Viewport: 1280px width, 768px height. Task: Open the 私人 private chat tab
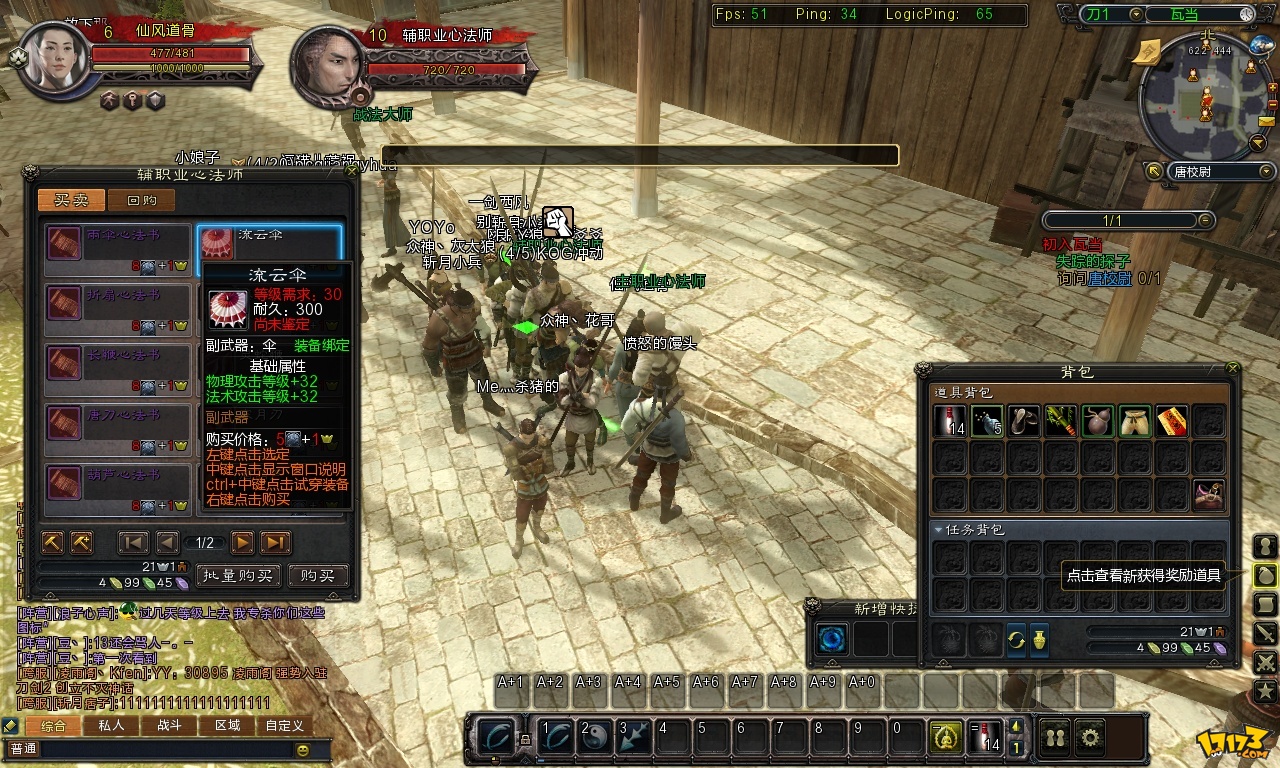click(x=110, y=725)
